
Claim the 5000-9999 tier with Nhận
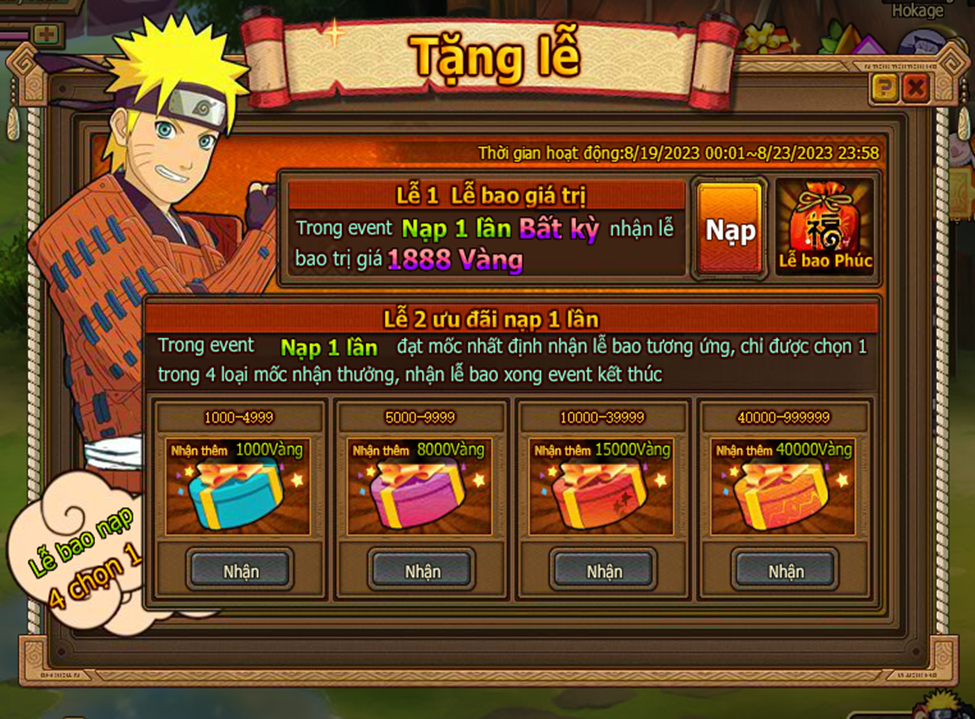pos(422,571)
